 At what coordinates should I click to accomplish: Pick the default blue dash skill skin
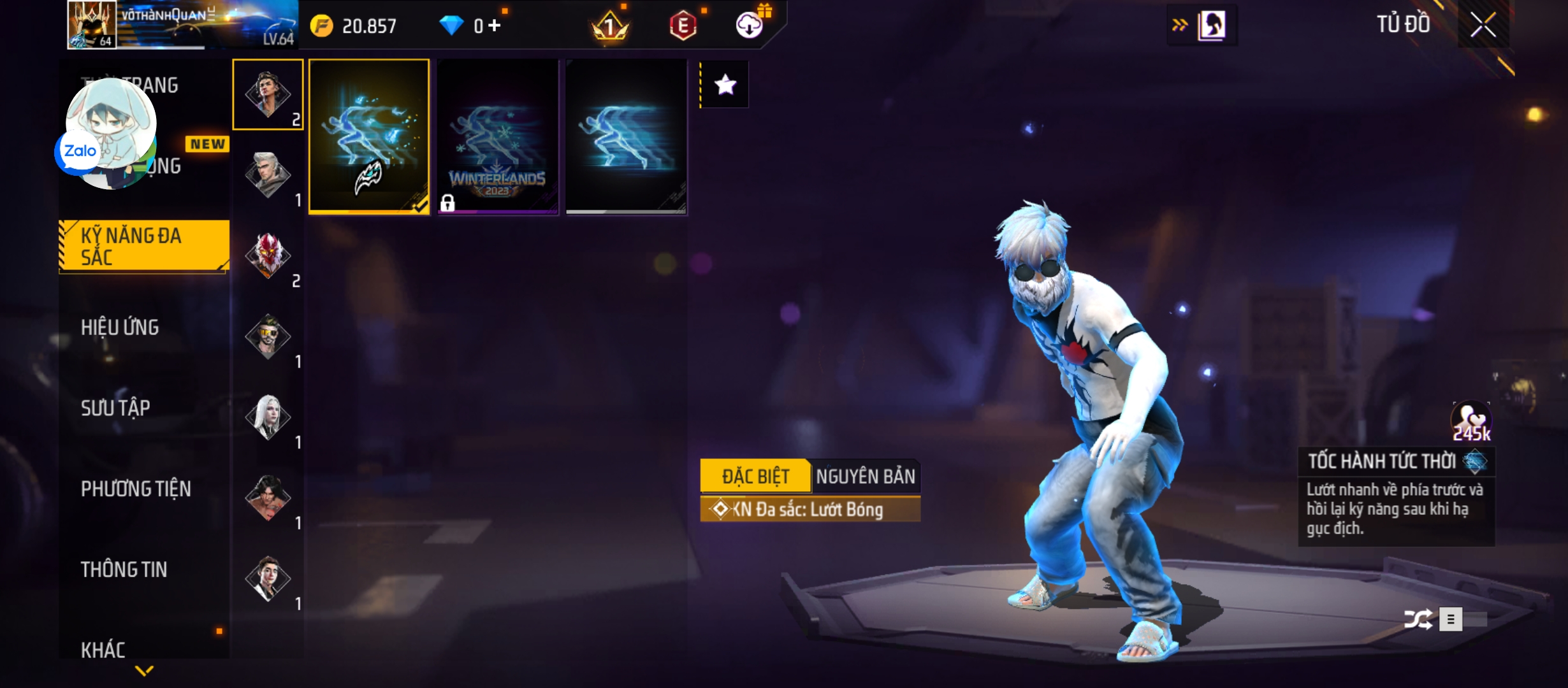626,136
